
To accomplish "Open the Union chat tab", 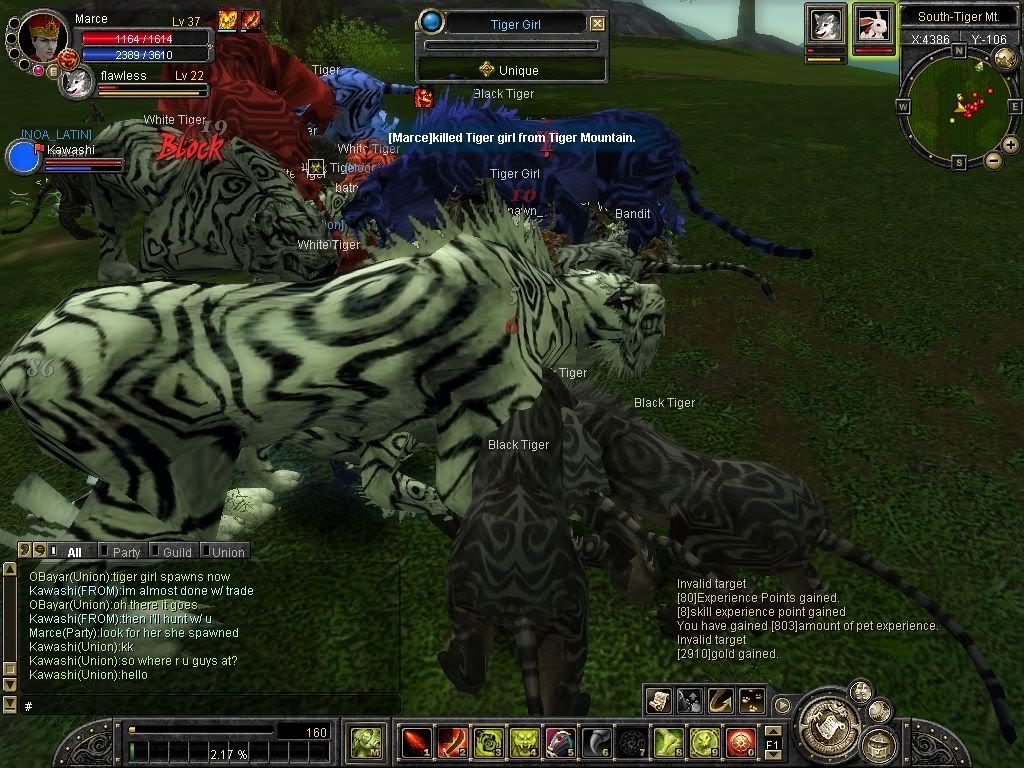I will pyautogui.click(x=227, y=551).
